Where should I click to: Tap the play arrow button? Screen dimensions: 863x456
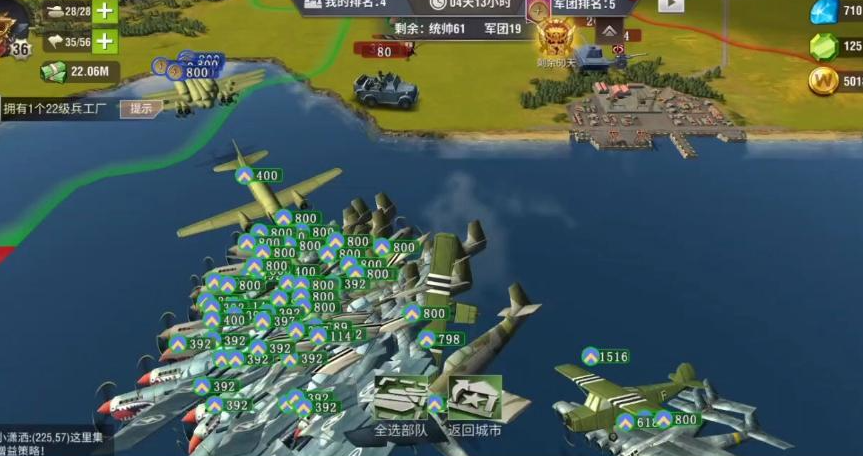click(671, 5)
